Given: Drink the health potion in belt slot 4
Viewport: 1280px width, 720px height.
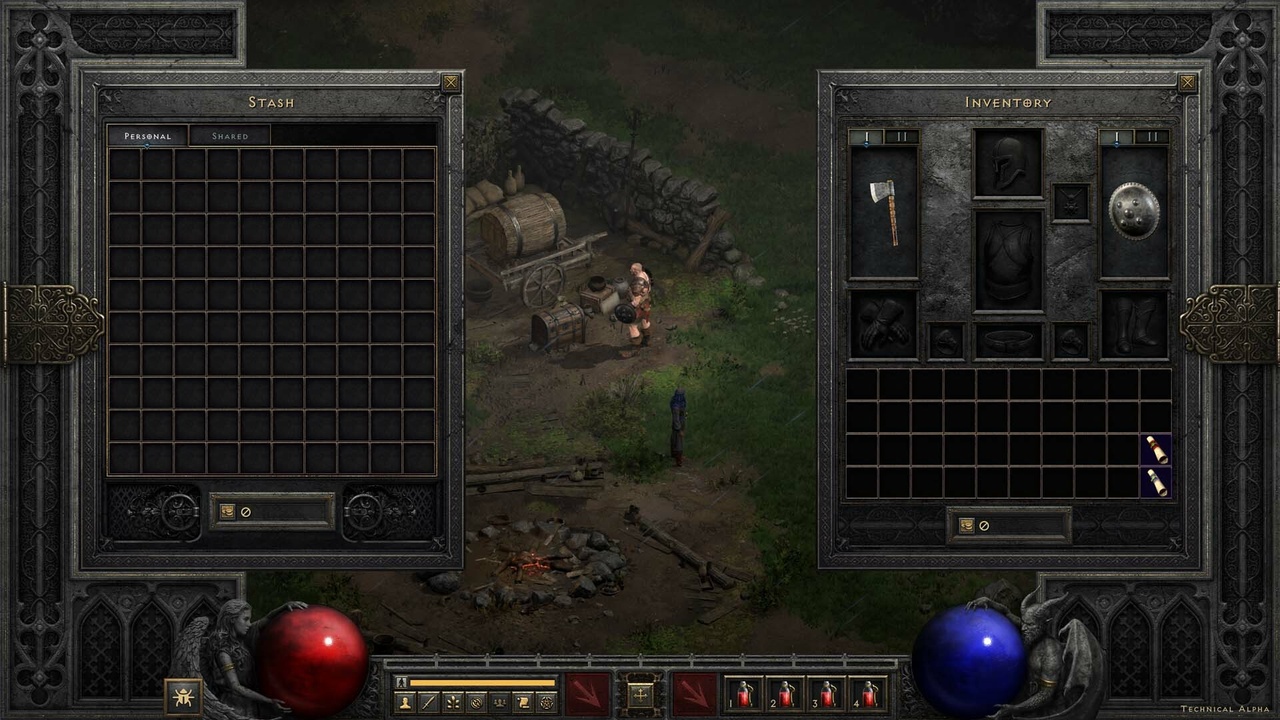Looking at the screenshot, I should 867,693.
